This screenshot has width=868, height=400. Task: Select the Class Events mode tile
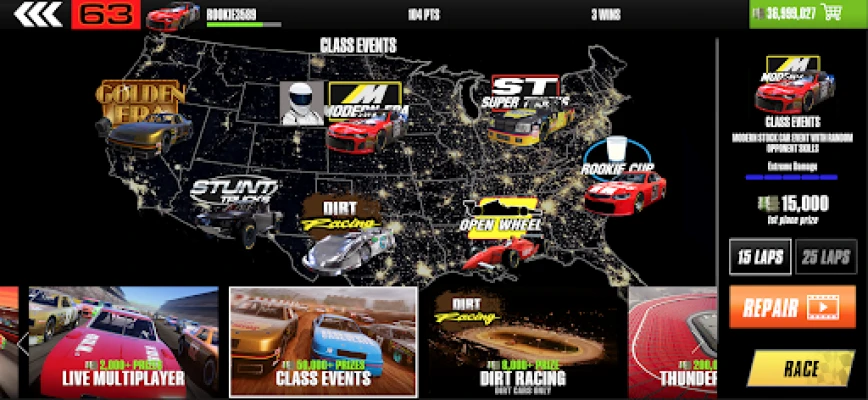coord(323,342)
